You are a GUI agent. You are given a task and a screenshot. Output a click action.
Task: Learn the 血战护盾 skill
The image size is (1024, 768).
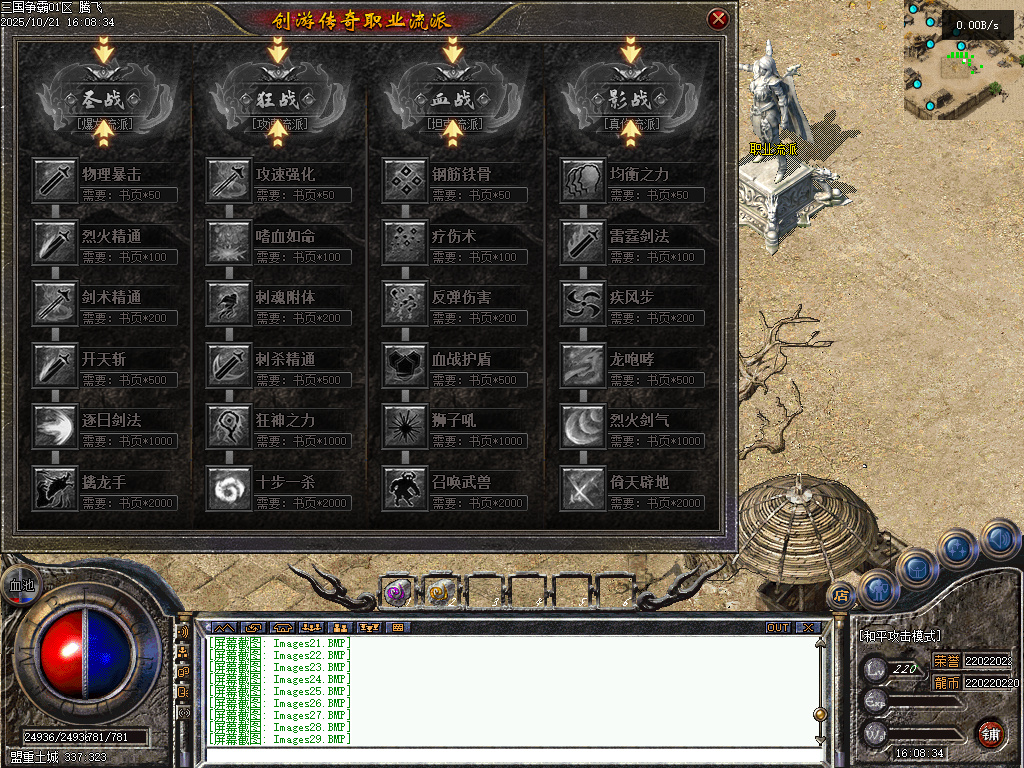point(405,365)
